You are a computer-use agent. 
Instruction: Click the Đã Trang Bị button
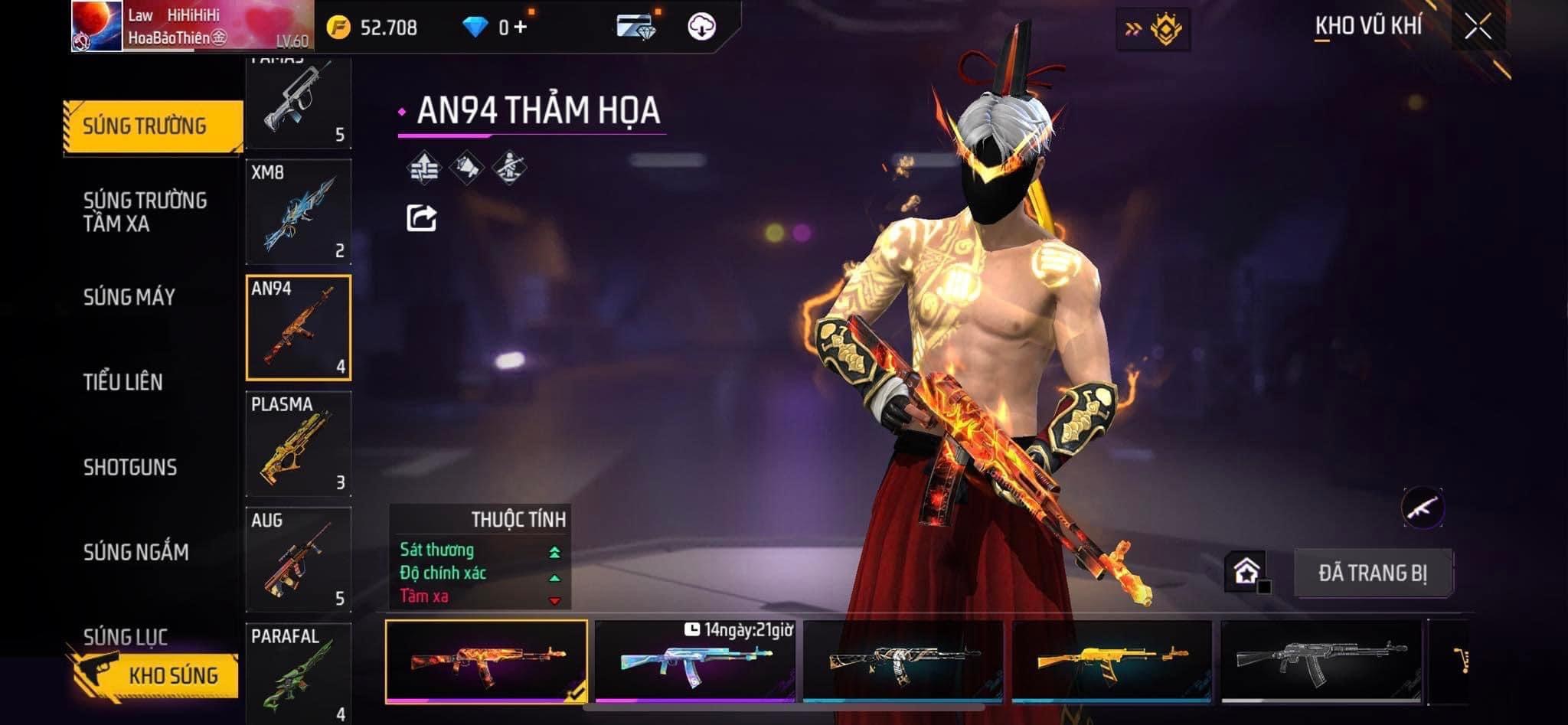(1372, 573)
